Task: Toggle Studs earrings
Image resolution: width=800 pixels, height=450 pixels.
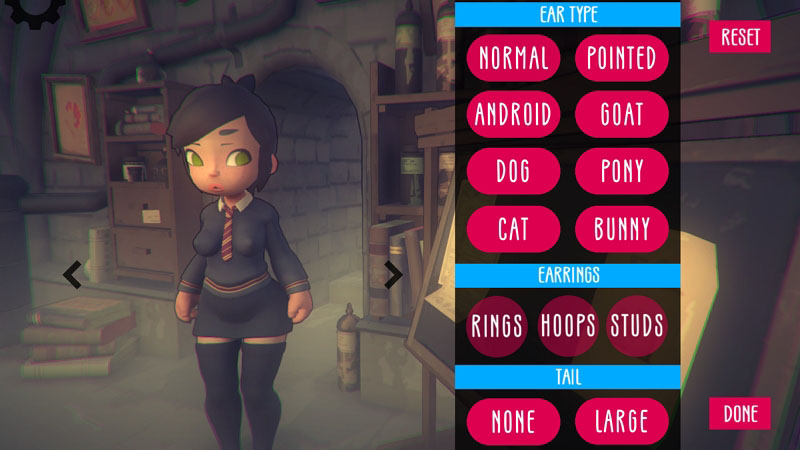Action: [x=637, y=325]
